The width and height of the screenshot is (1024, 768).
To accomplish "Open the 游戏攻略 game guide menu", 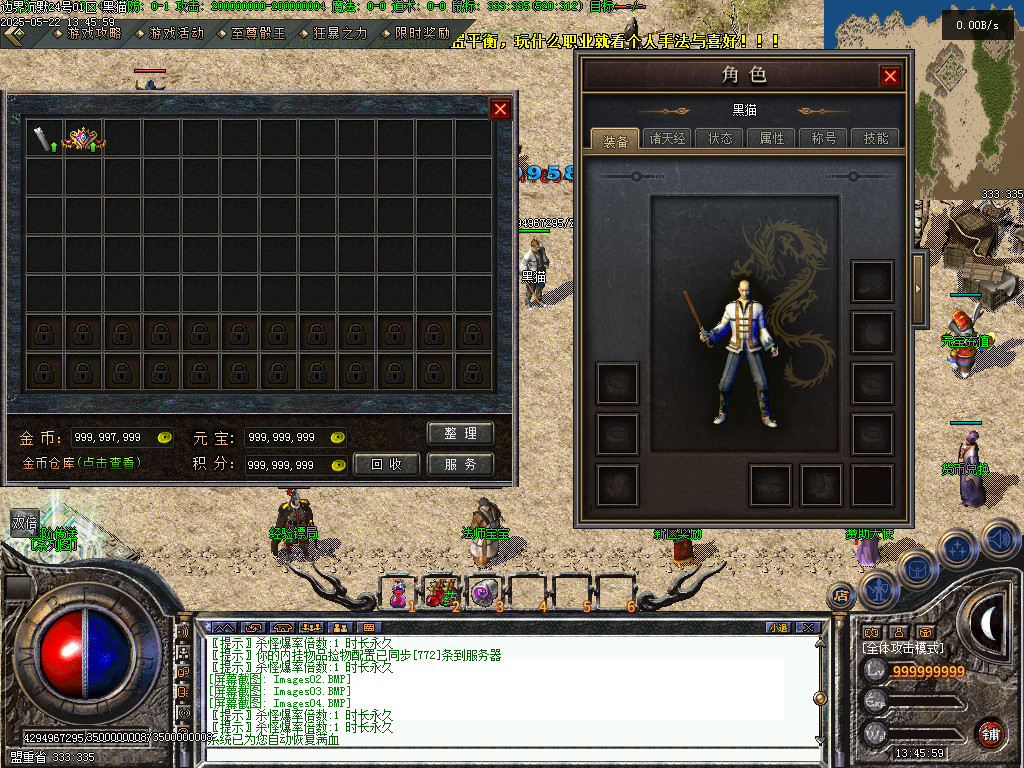I will click(x=93, y=33).
